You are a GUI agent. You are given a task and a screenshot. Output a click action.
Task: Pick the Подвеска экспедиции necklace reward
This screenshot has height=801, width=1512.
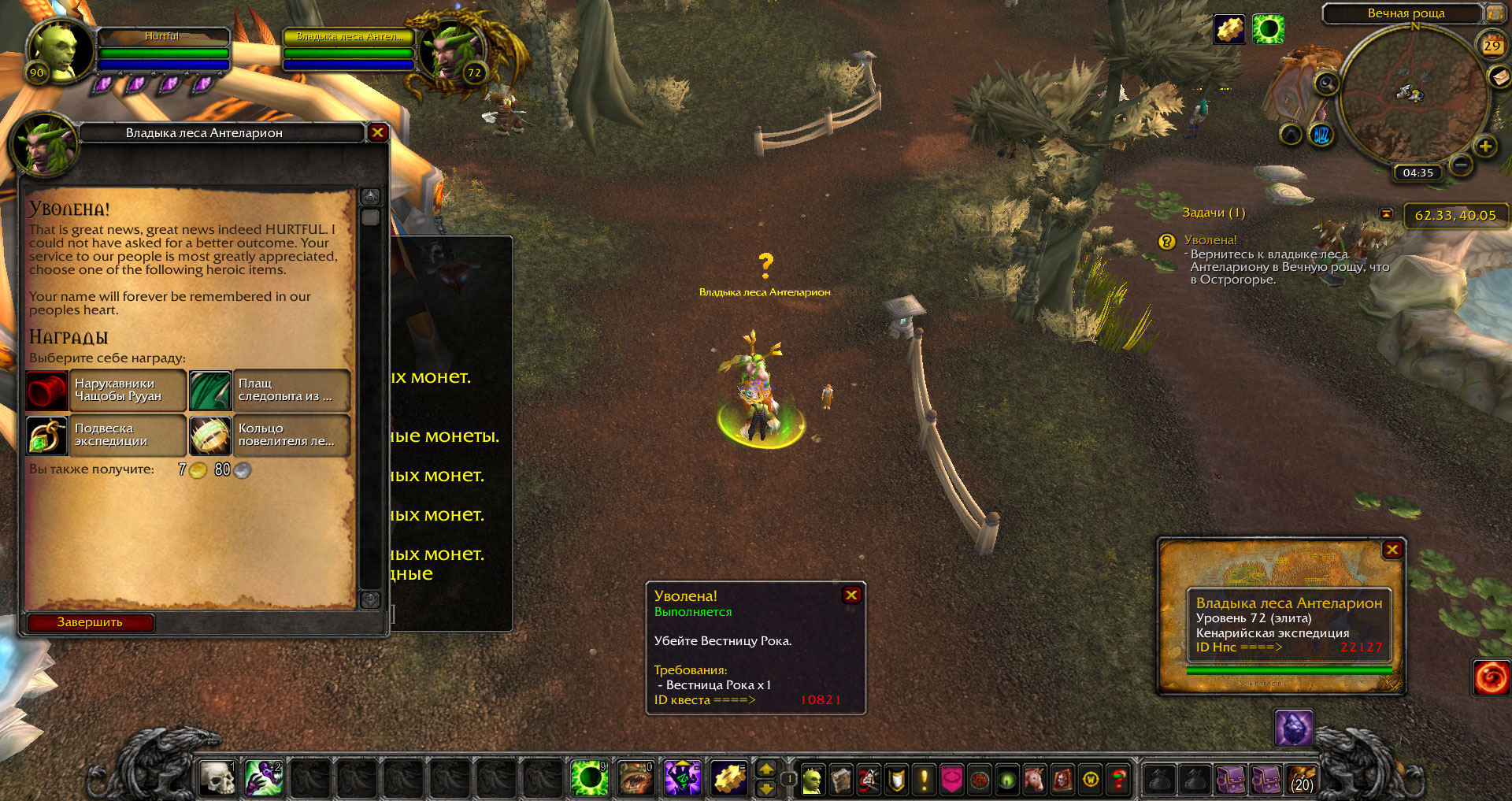coord(106,436)
